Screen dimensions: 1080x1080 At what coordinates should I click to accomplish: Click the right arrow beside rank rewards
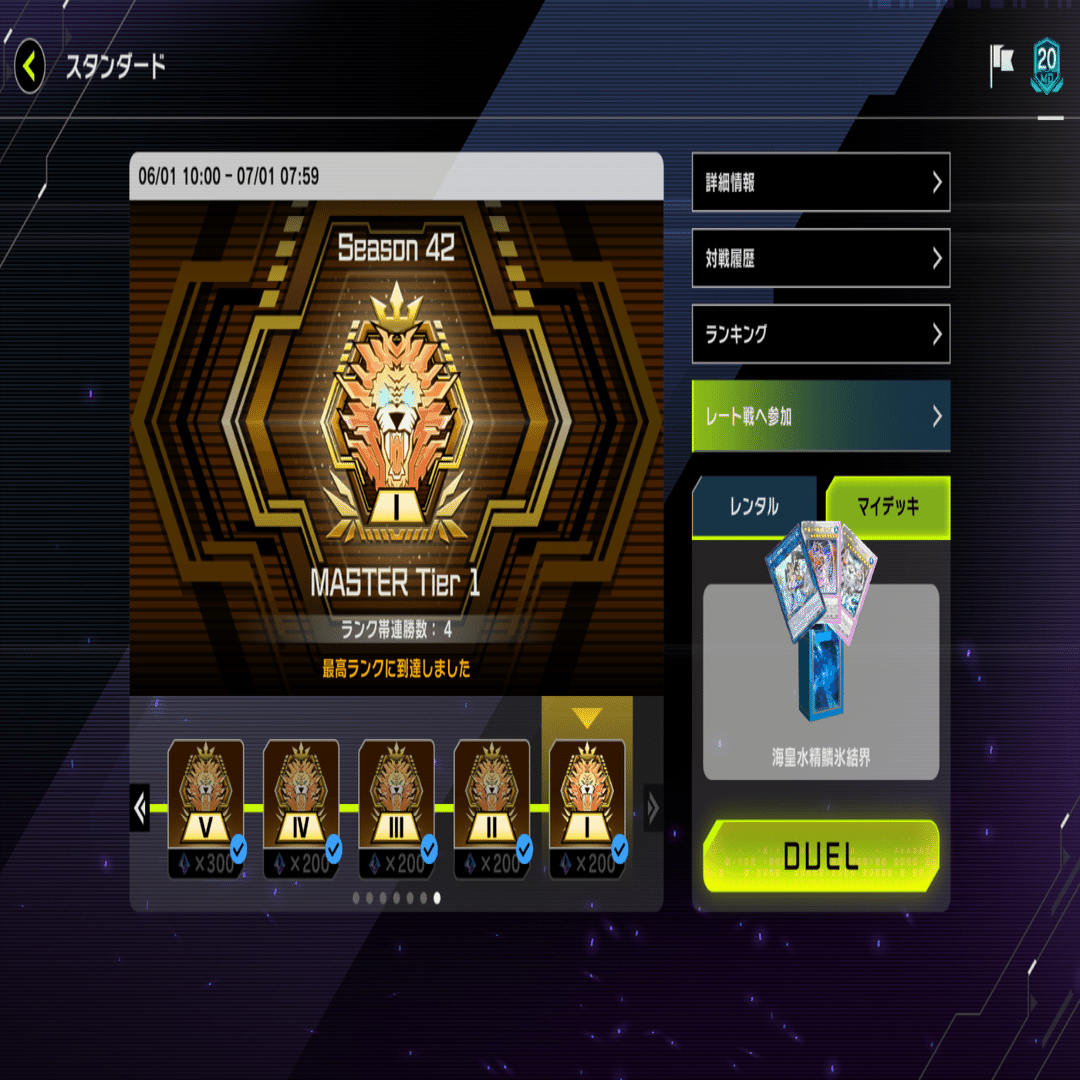pyautogui.click(x=653, y=807)
